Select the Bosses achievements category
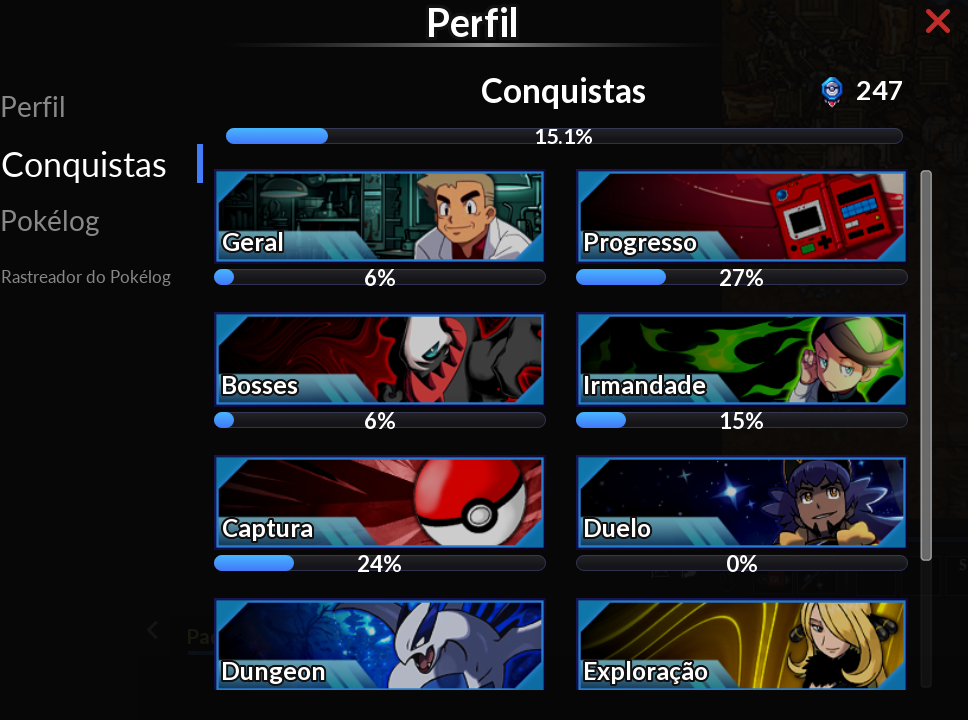The height and width of the screenshot is (720, 968). [380, 359]
